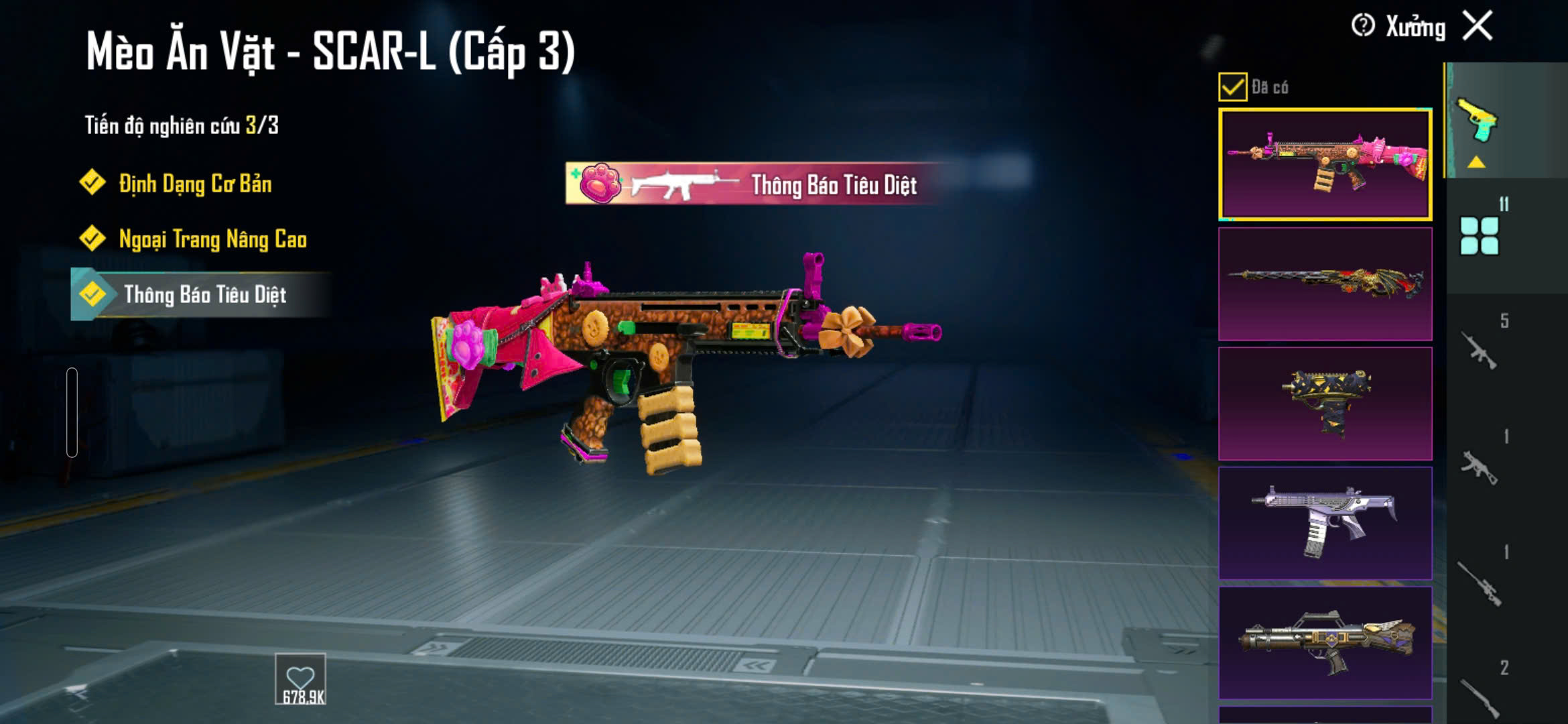The height and width of the screenshot is (724, 1568).
Task: Choose the Thông Báo Tiêu Diệt stage
Action: pos(204,295)
